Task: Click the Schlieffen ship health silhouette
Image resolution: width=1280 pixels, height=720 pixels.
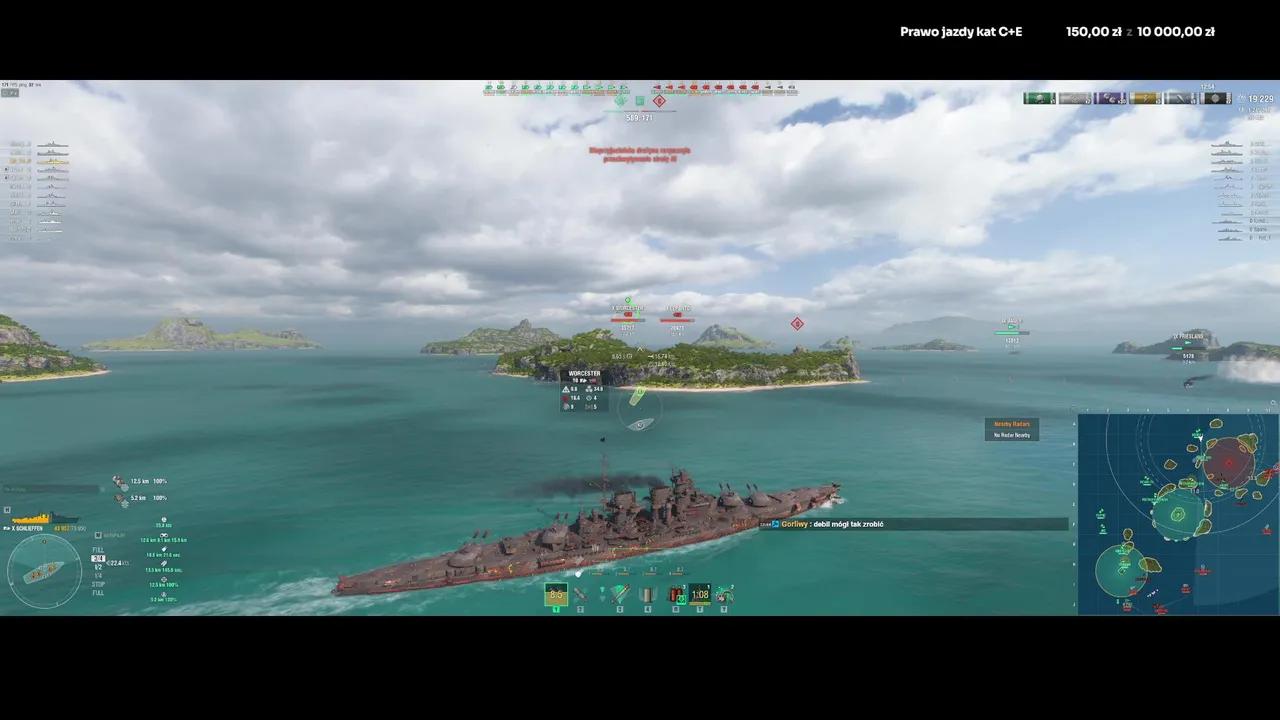Action: [x=30, y=518]
